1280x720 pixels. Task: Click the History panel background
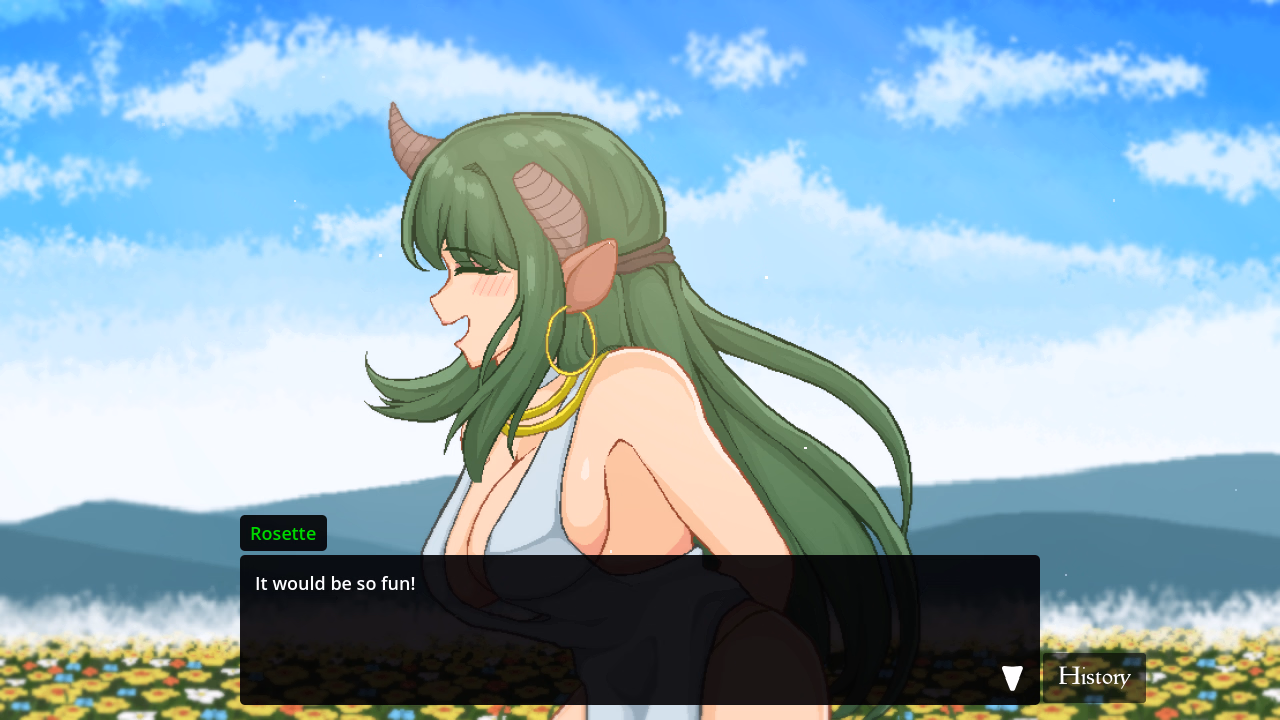tap(1095, 677)
